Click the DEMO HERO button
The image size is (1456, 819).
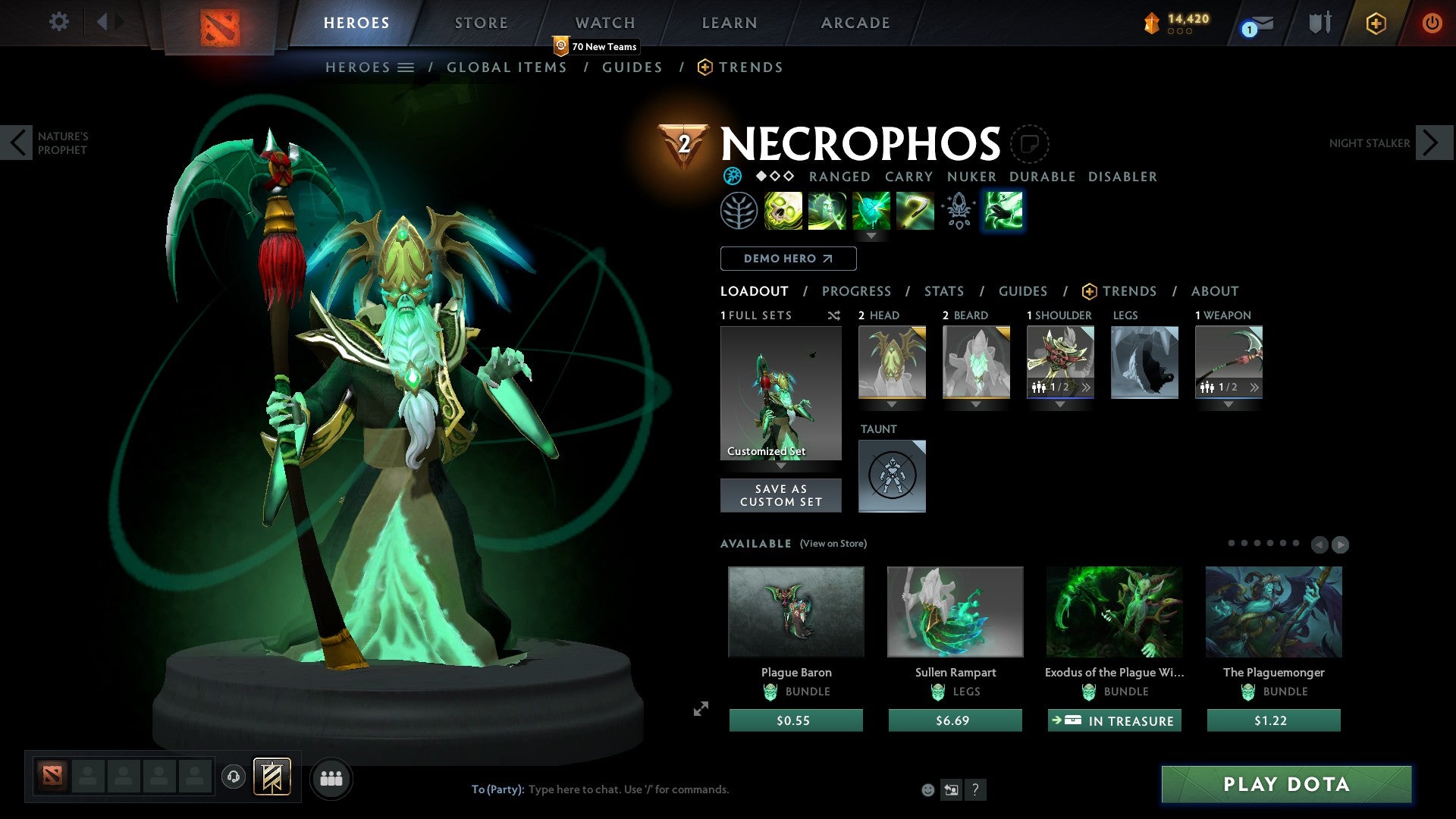[787, 259]
